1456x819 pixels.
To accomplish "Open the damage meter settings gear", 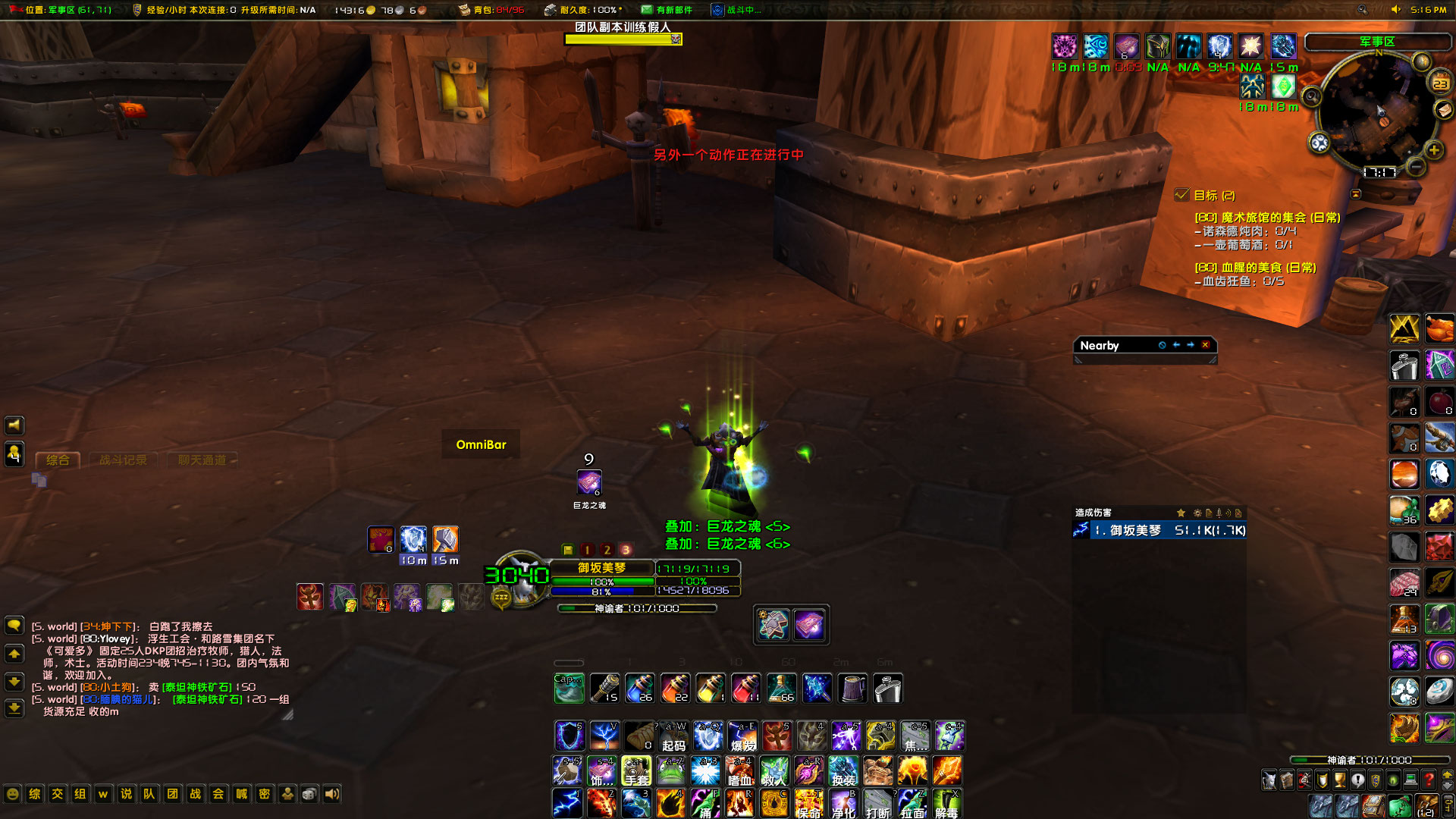I will coord(1198,513).
